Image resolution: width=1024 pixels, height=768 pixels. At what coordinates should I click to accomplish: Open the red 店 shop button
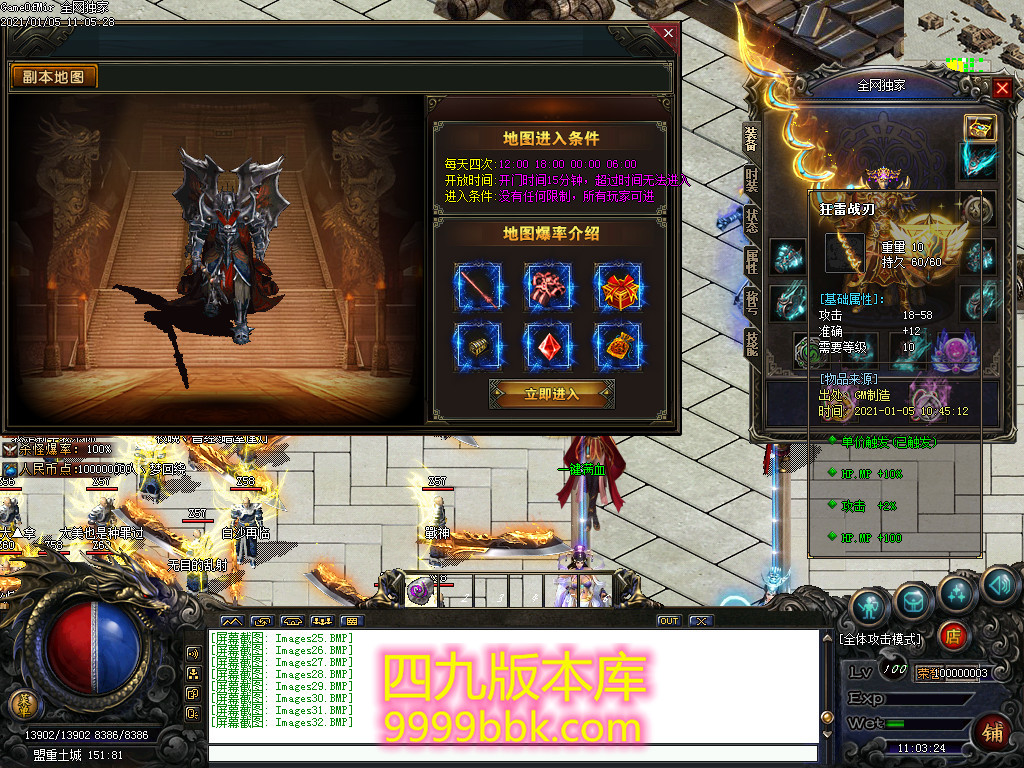(x=953, y=635)
